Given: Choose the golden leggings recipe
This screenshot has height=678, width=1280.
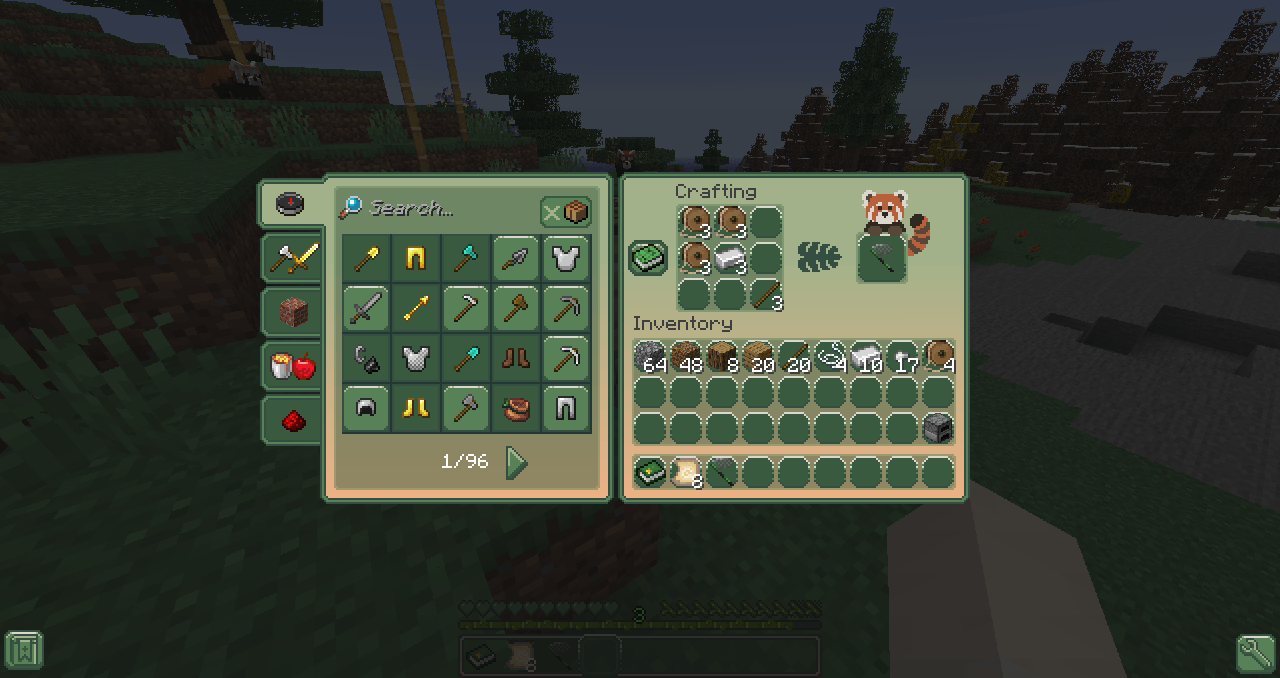Looking at the screenshot, I should [x=416, y=259].
